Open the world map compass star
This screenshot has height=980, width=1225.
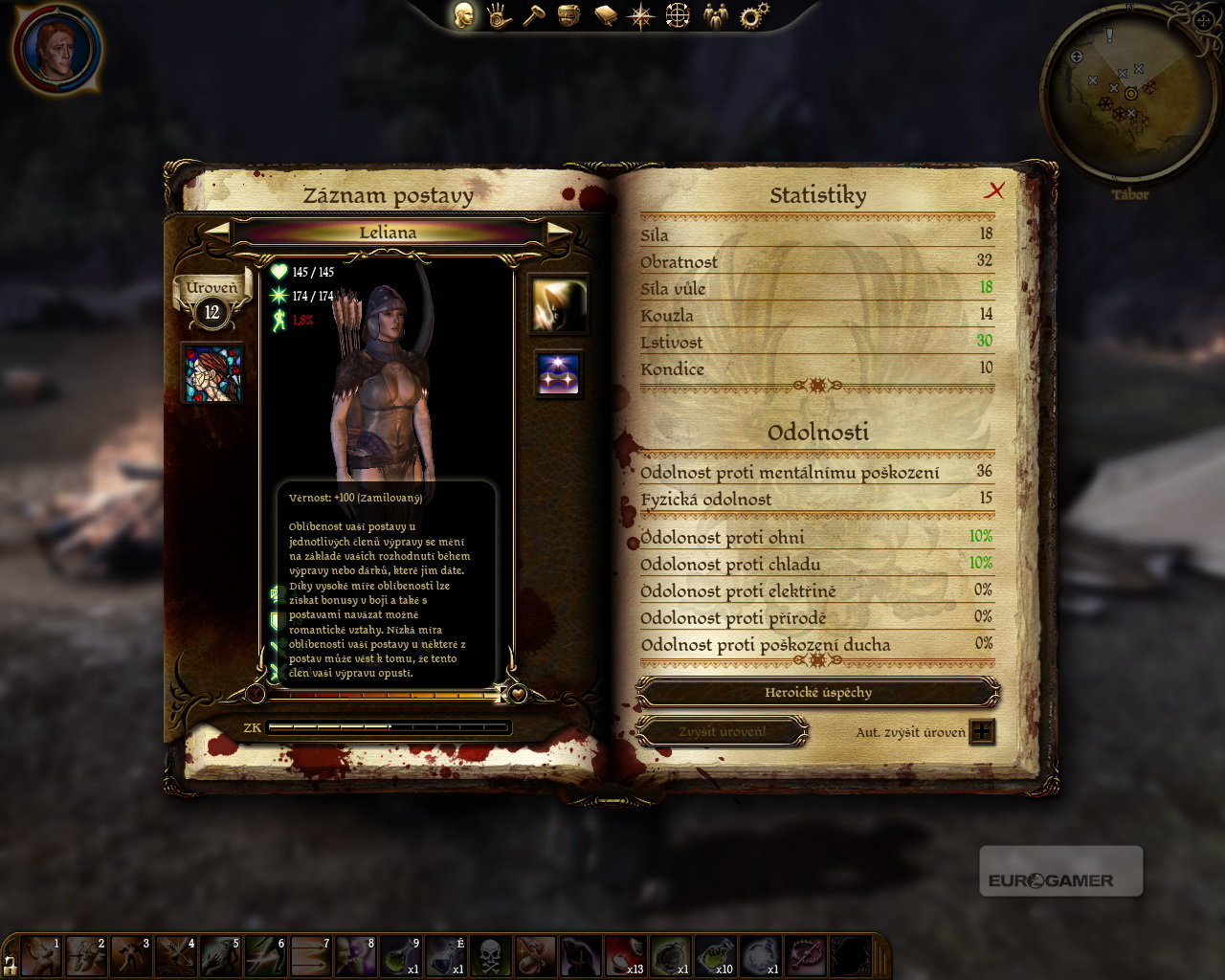[640, 15]
